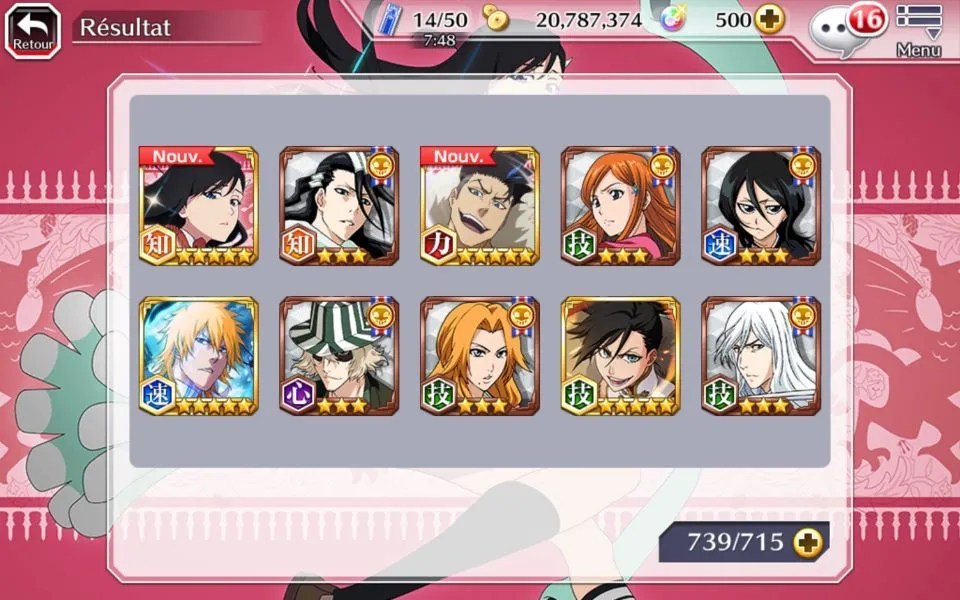Select the new five-star black-haired girl card
The image size is (960, 600).
[199, 206]
